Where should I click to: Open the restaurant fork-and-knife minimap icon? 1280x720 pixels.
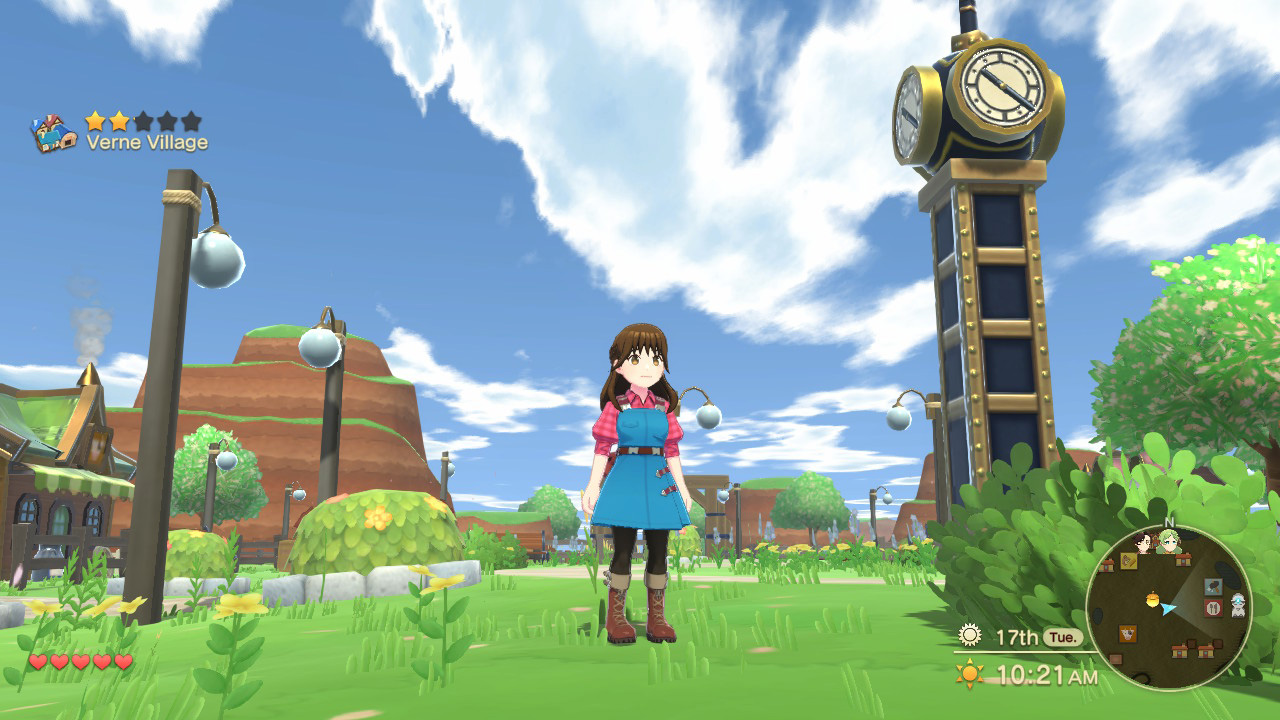[1213, 608]
